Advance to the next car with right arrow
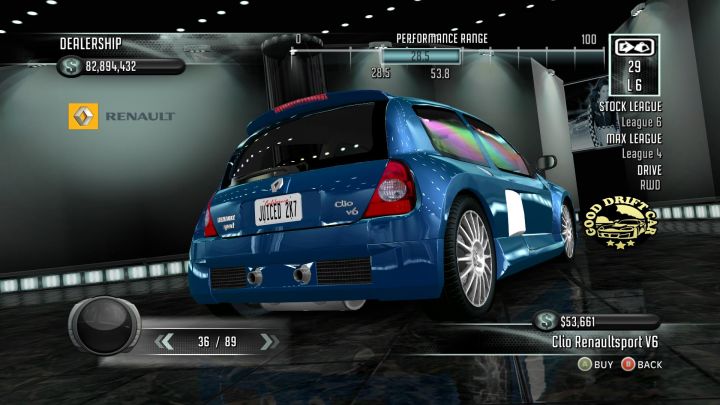The height and width of the screenshot is (405, 720). [267, 342]
